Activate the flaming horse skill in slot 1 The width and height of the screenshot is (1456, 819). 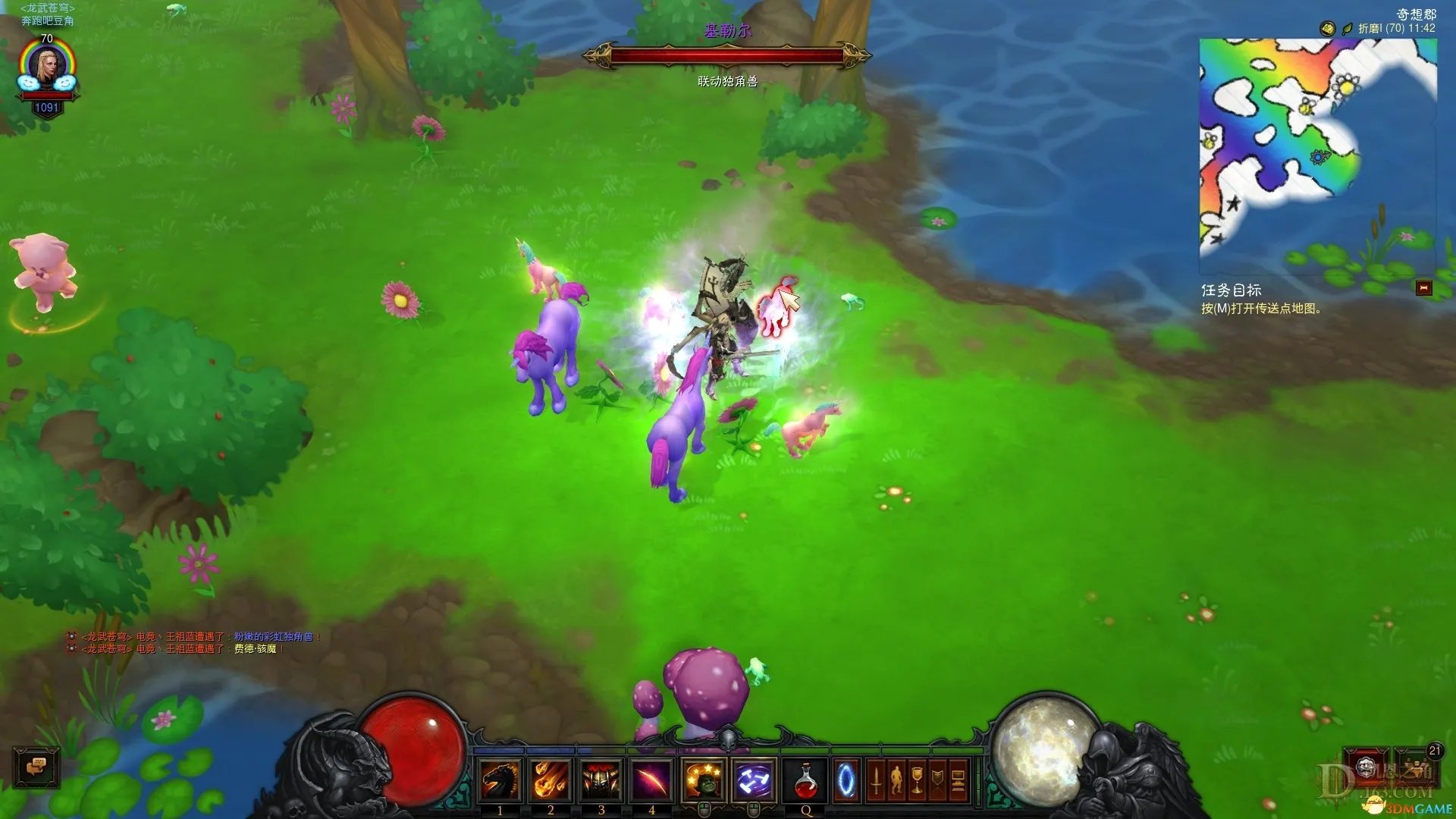point(500,780)
